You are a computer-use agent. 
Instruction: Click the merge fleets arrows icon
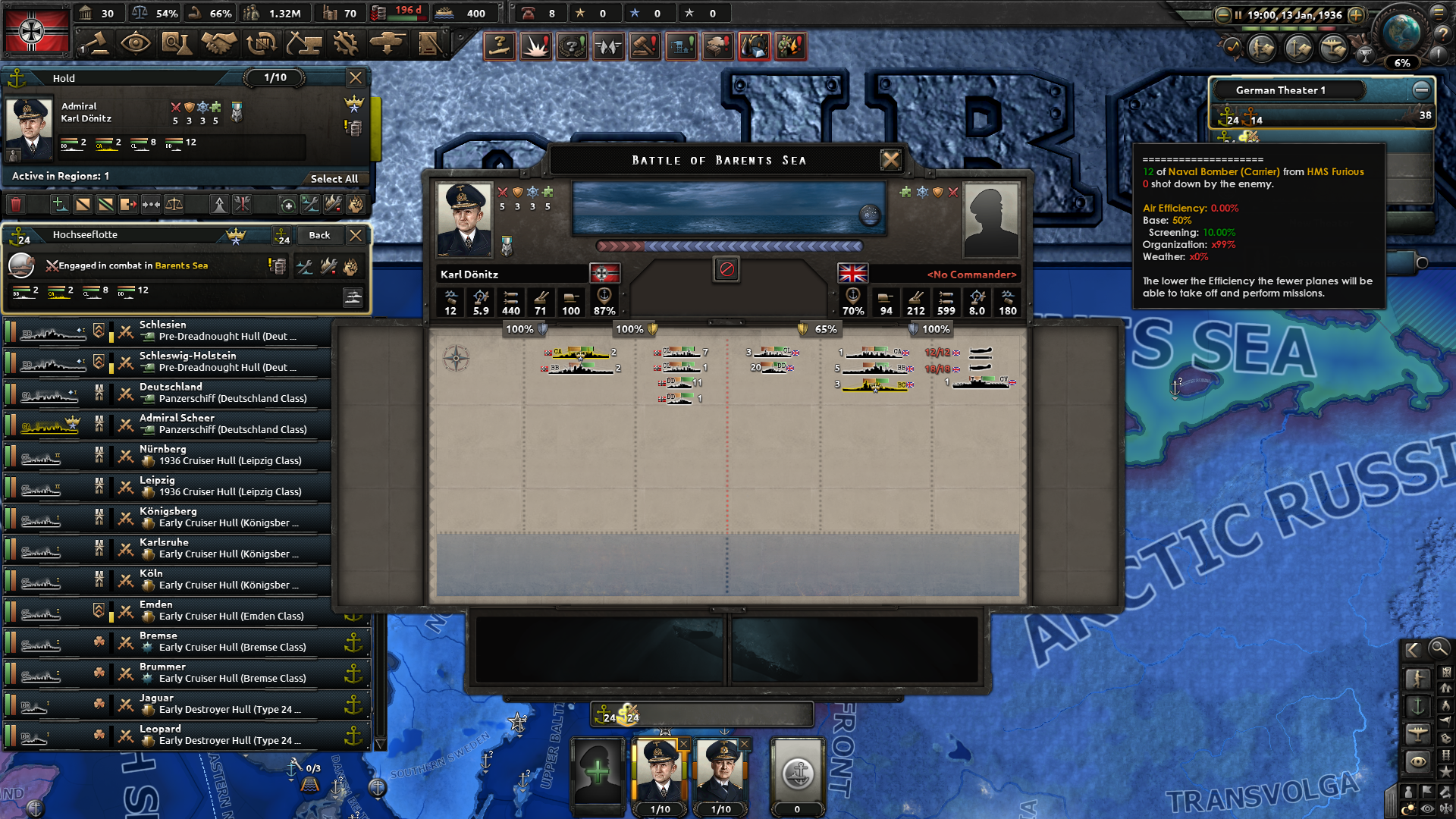tap(151, 205)
